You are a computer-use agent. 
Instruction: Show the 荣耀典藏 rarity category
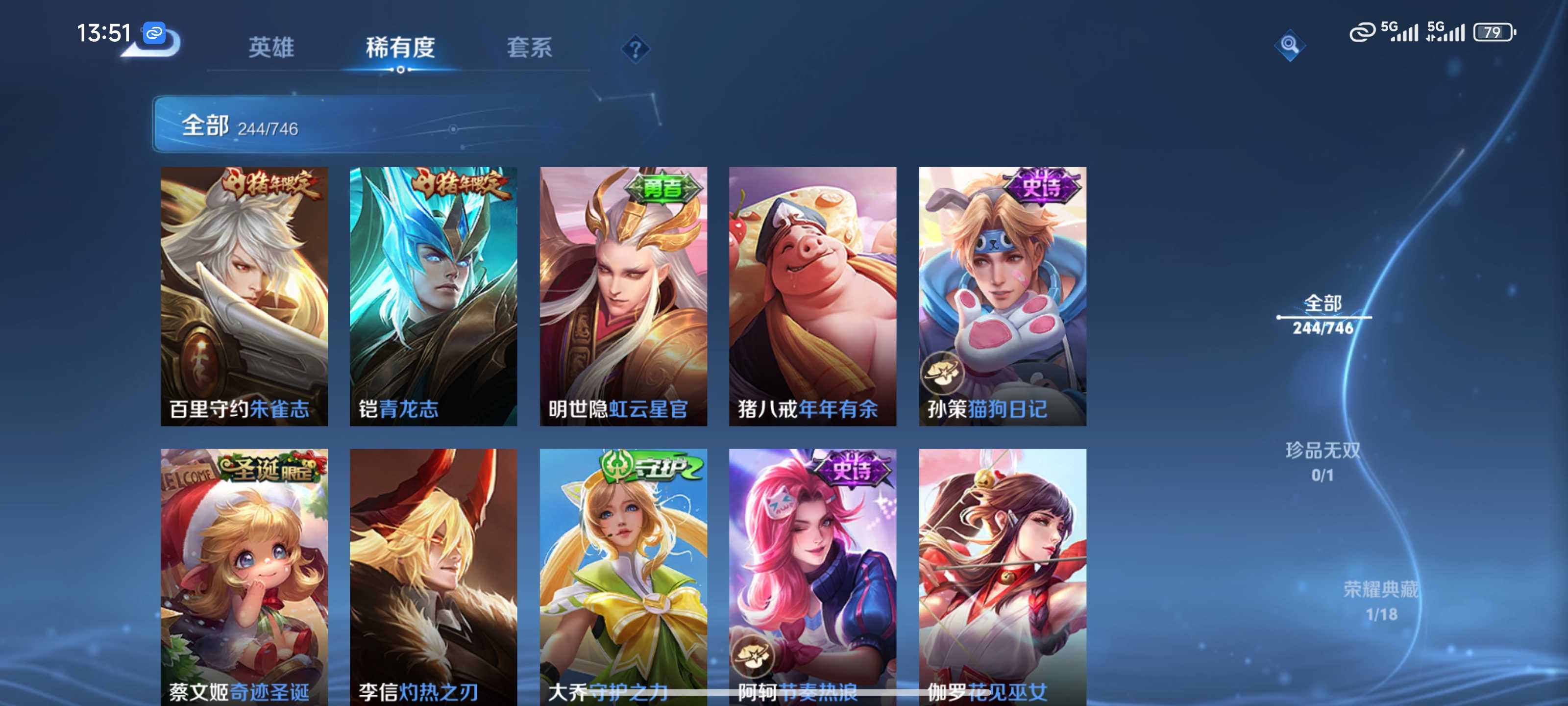click(x=1380, y=600)
